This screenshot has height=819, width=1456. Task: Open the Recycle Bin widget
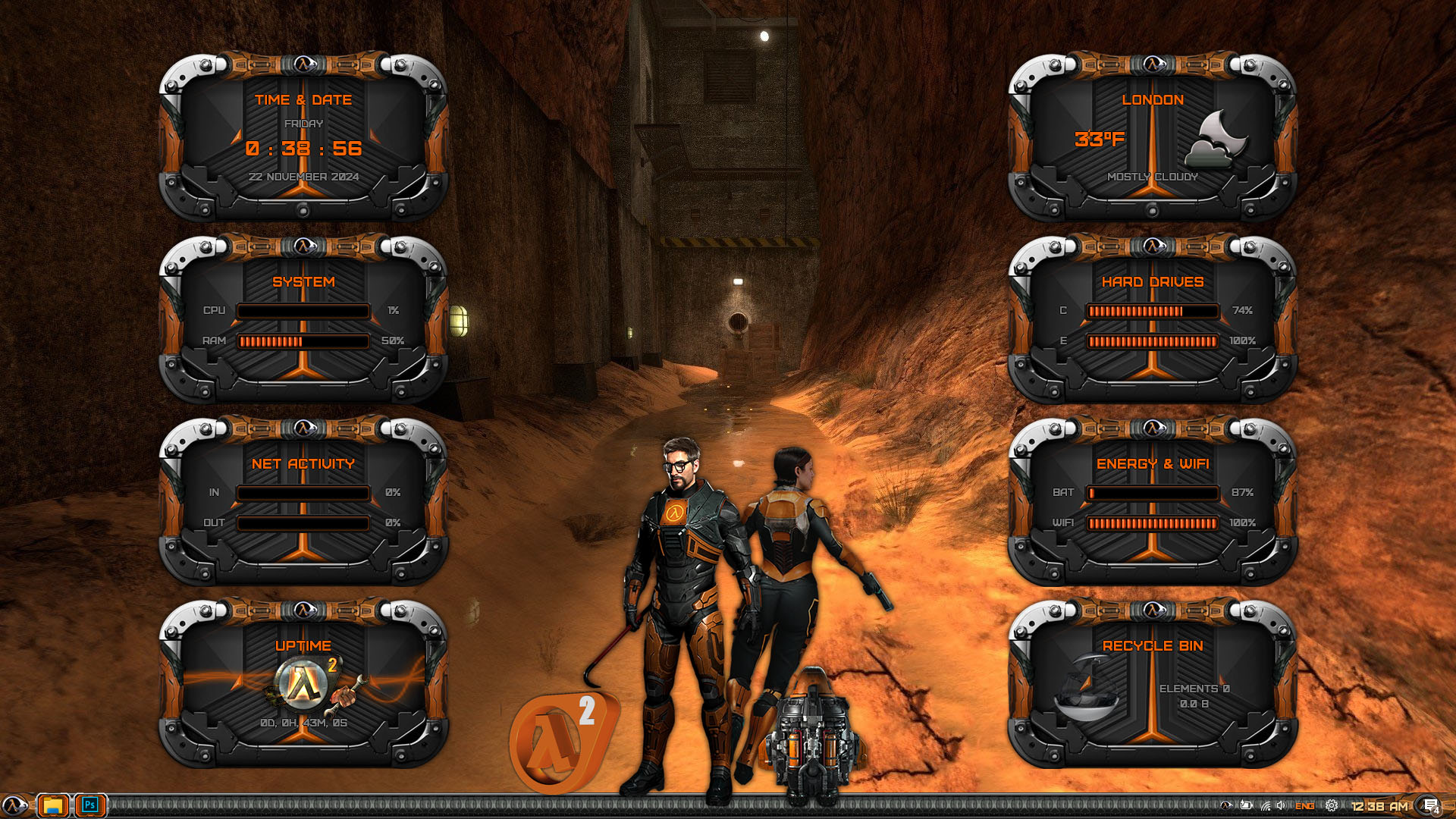[1152, 682]
